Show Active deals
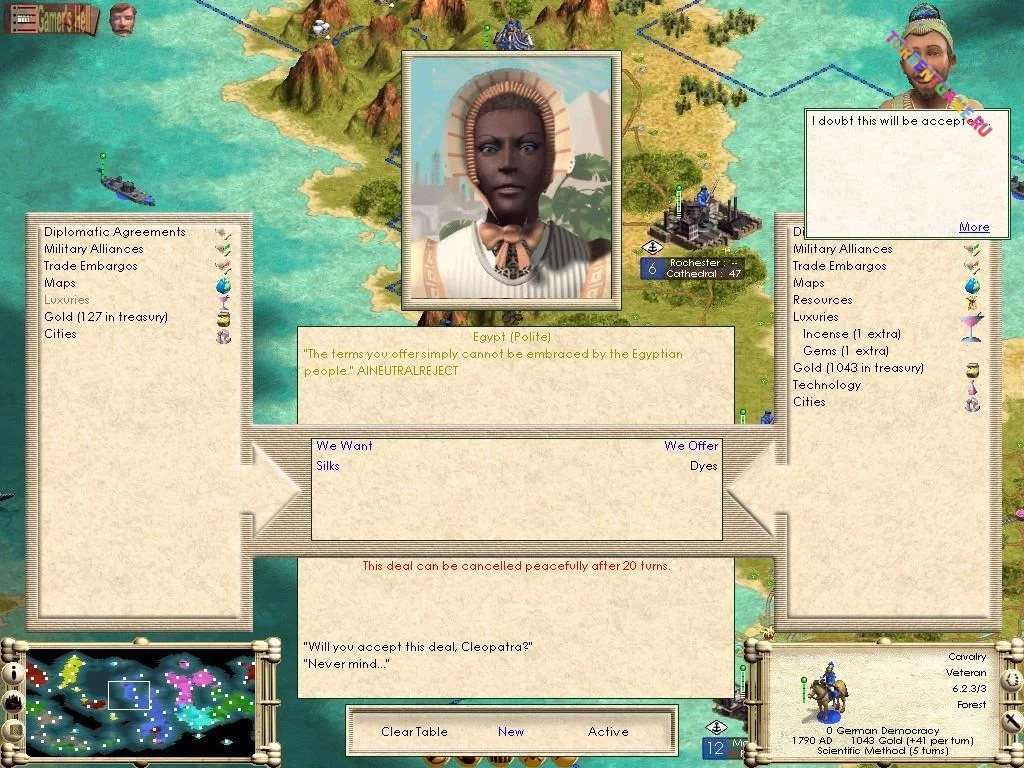The width and height of the screenshot is (1024, 768). 608,732
